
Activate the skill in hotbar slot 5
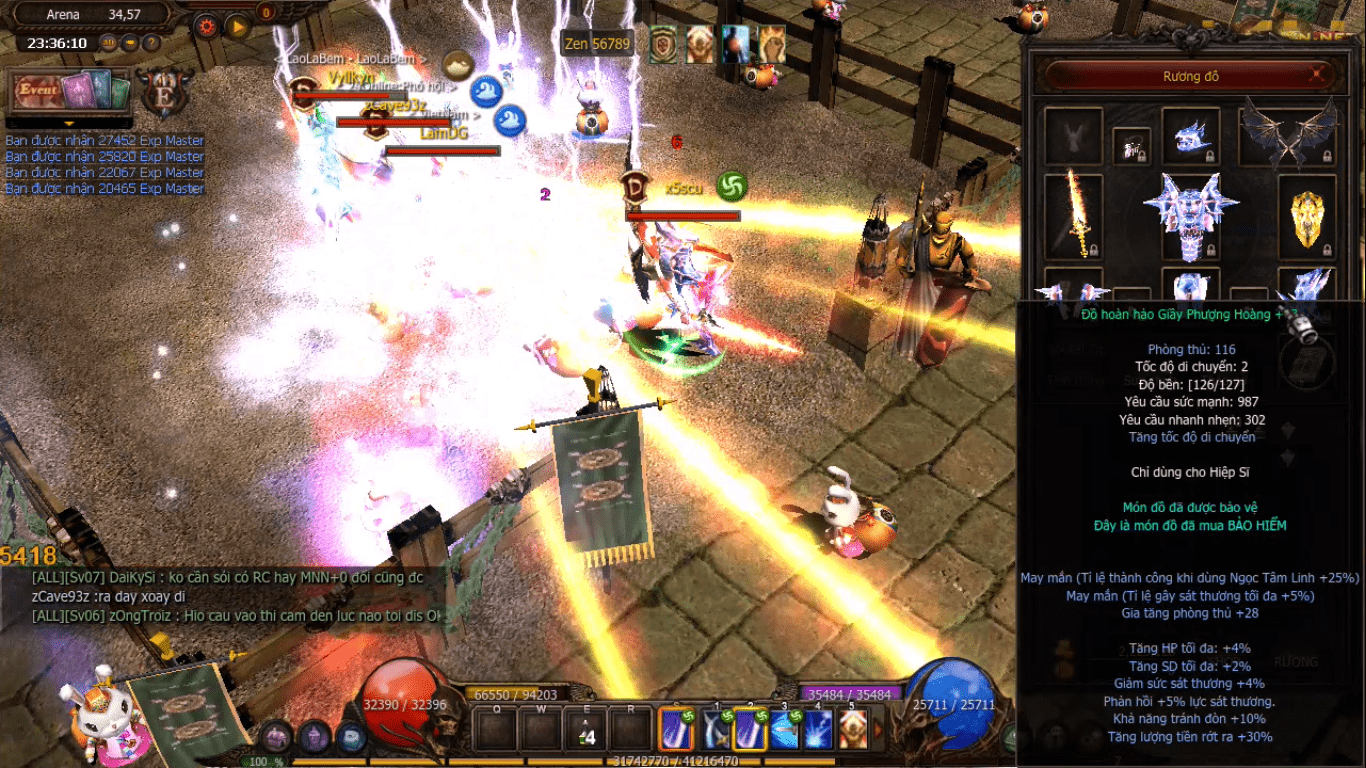coord(852,729)
